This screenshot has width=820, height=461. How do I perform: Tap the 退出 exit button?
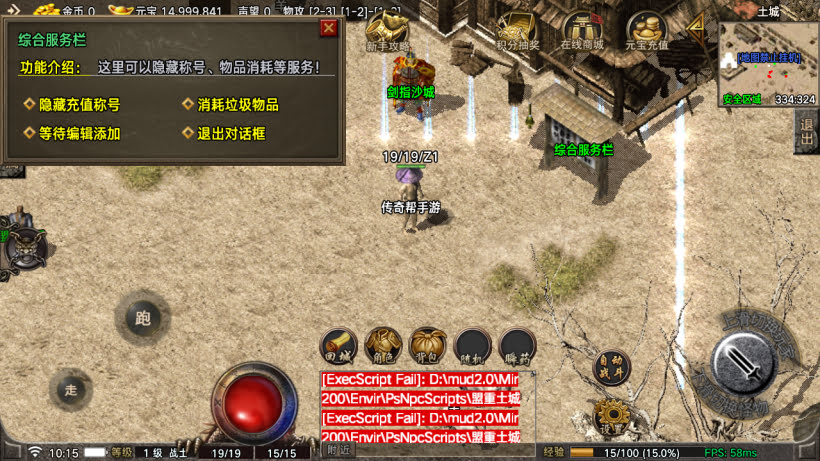coord(807,133)
